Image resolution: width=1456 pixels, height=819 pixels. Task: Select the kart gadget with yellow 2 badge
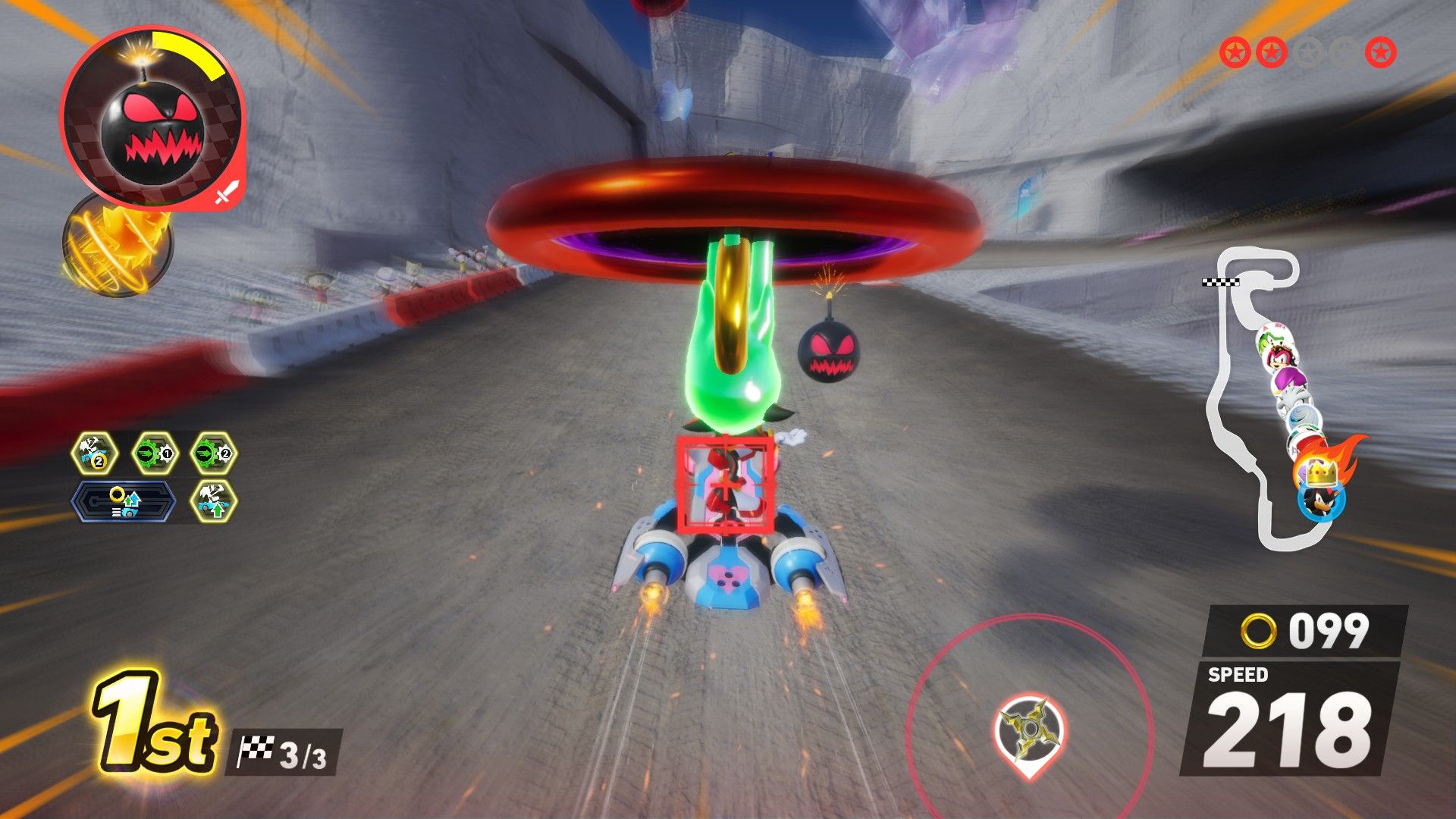(x=96, y=454)
